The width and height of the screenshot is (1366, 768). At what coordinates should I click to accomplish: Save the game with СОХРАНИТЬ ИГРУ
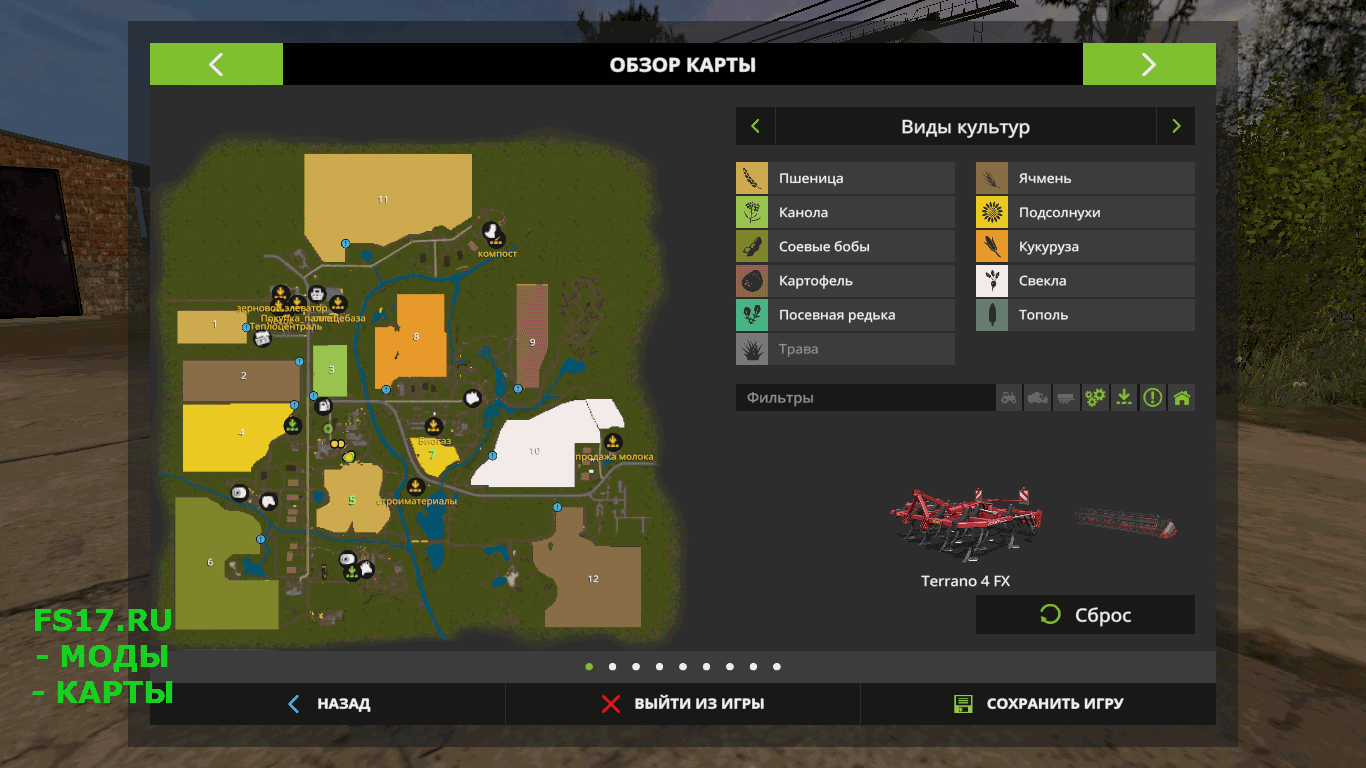coord(1038,704)
